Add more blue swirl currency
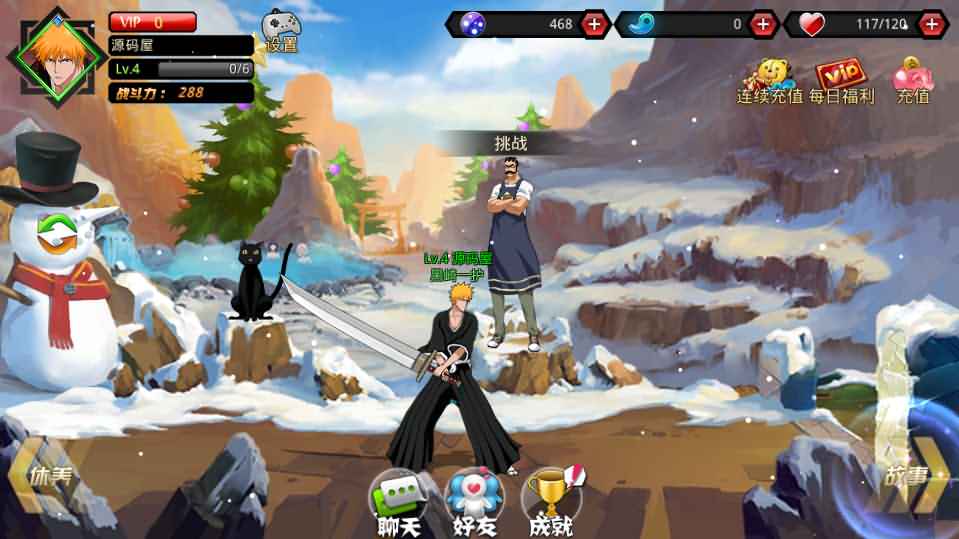959x539 pixels. pos(764,23)
